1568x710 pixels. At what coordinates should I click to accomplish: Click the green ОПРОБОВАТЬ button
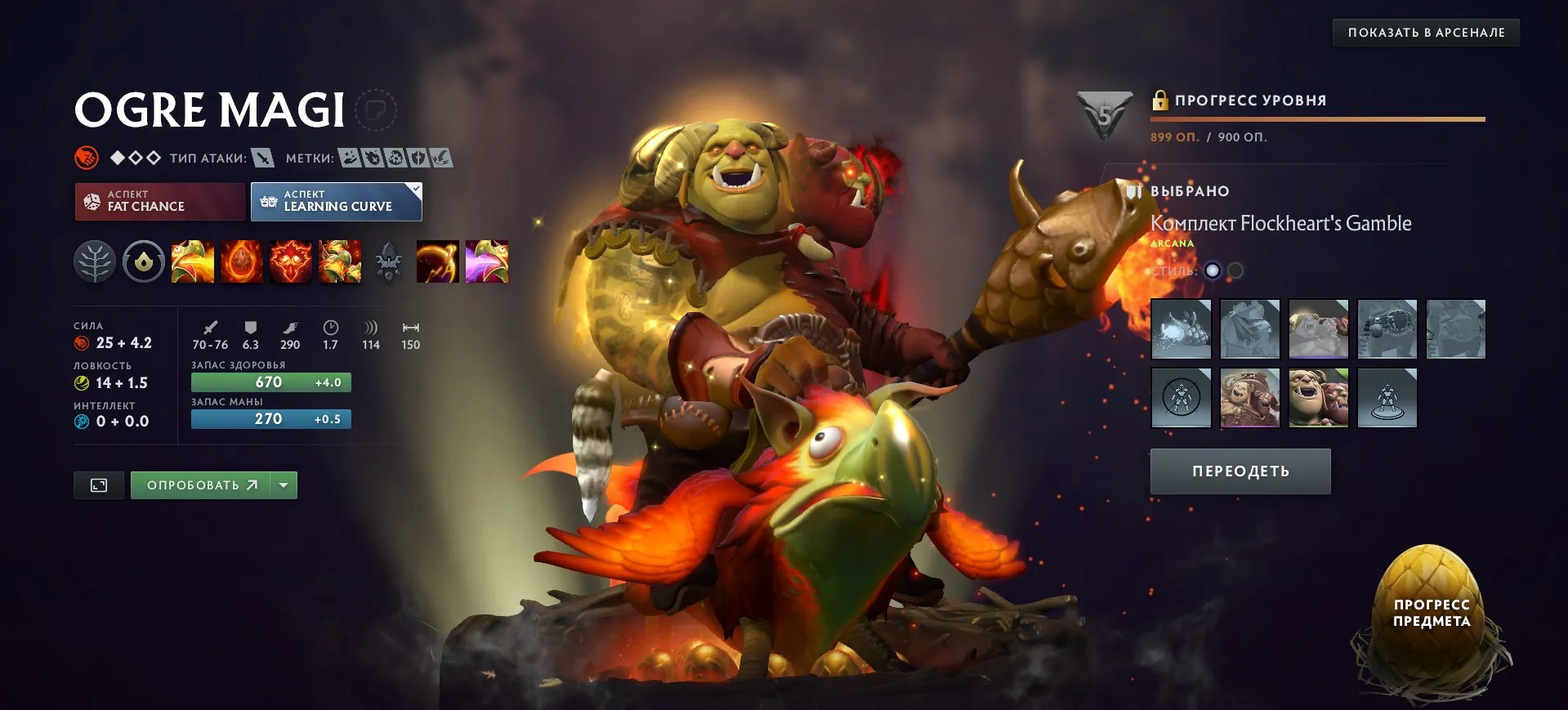[x=202, y=484]
